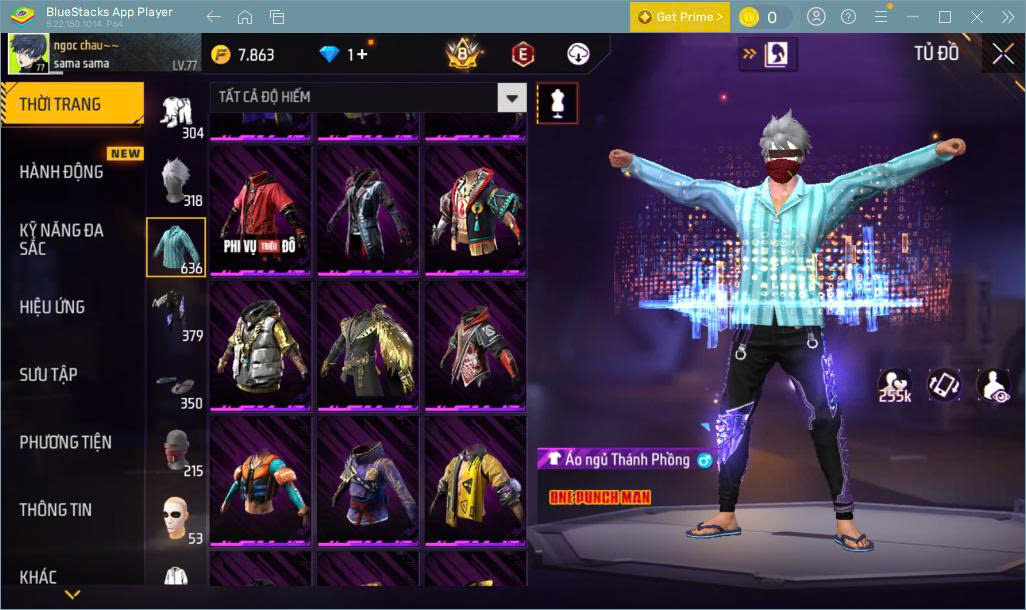Screen dimensions: 1026x610
Task: Pick the yellow jacket with black sleeves
Action: [475, 480]
